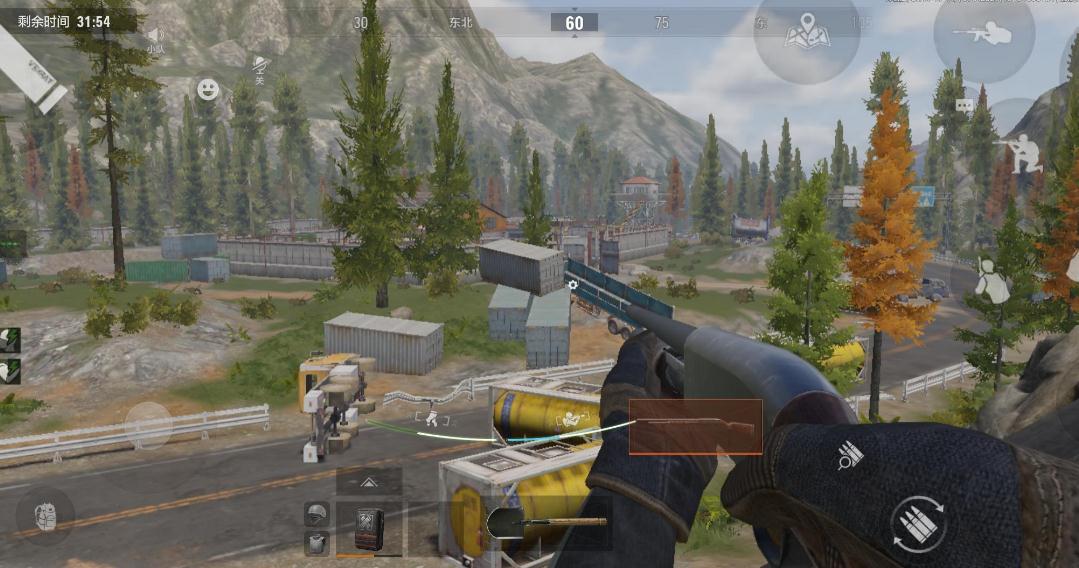Use the red item in the quick slot
Screen dimensions: 1079x568
(369, 528)
